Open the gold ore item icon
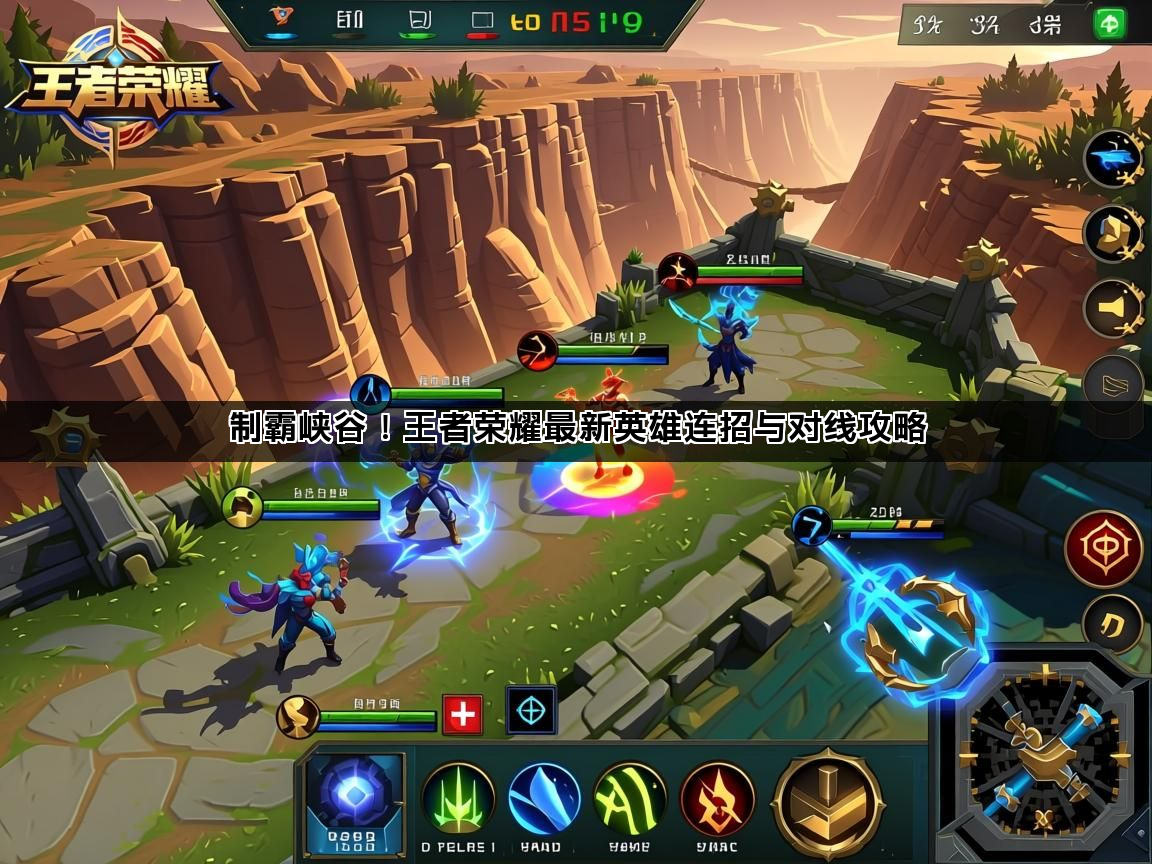The image size is (1152, 864). (1113, 233)
